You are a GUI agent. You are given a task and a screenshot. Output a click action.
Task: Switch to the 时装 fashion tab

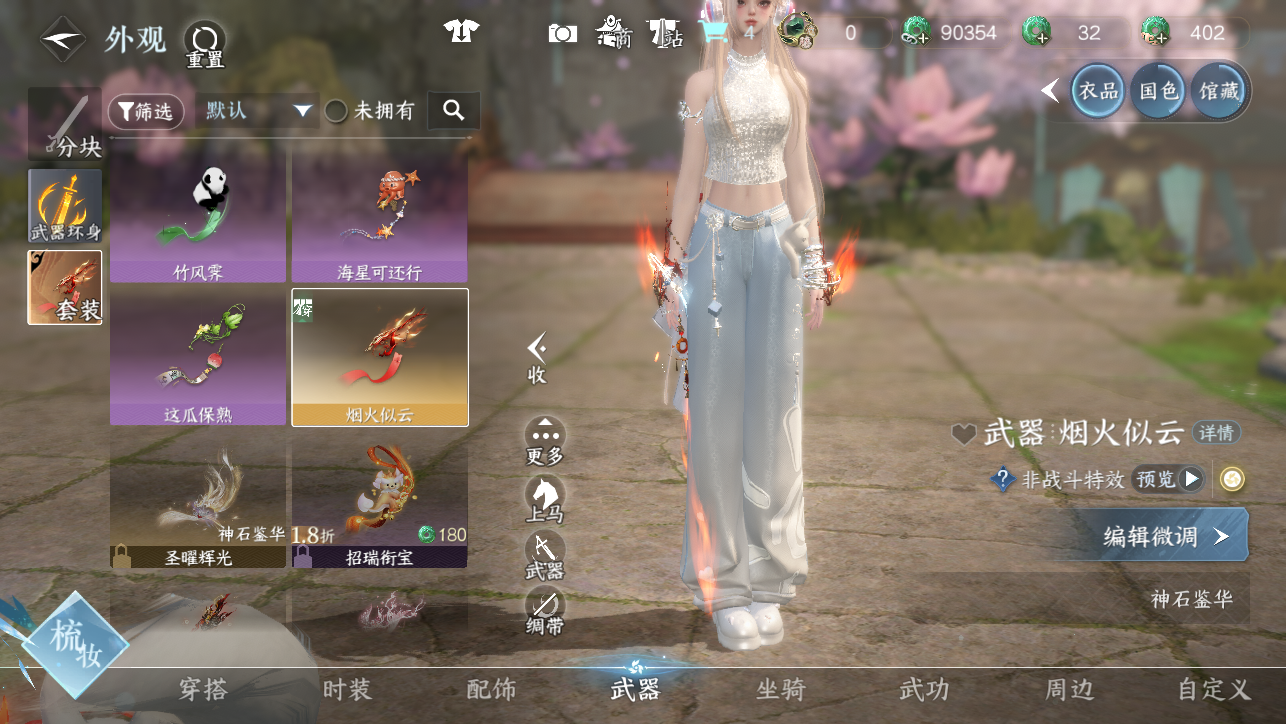[x=347, y=689]
